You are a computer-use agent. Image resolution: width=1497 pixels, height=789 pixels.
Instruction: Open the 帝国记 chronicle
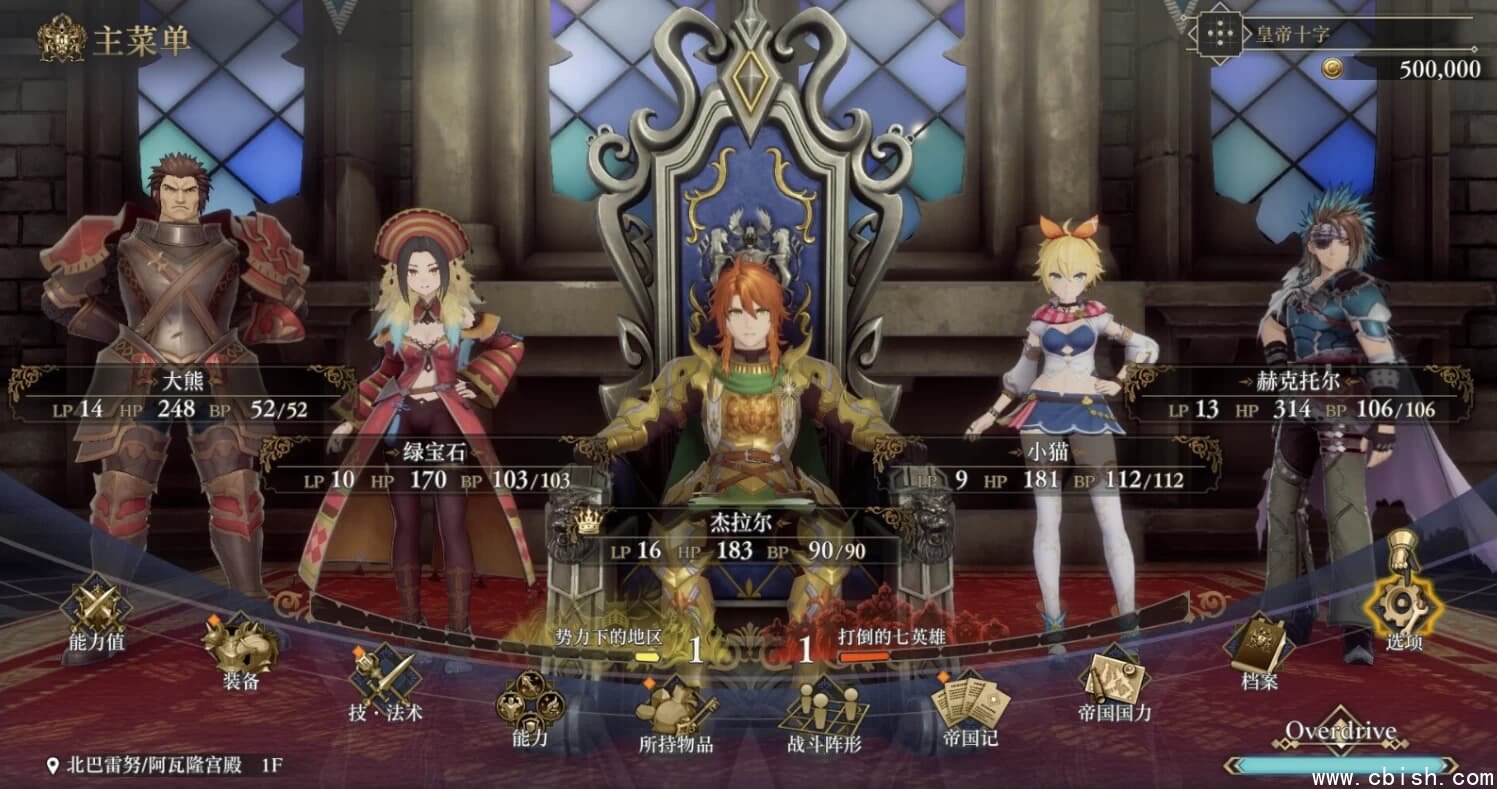pyautogui.click(x=969, y=705)
